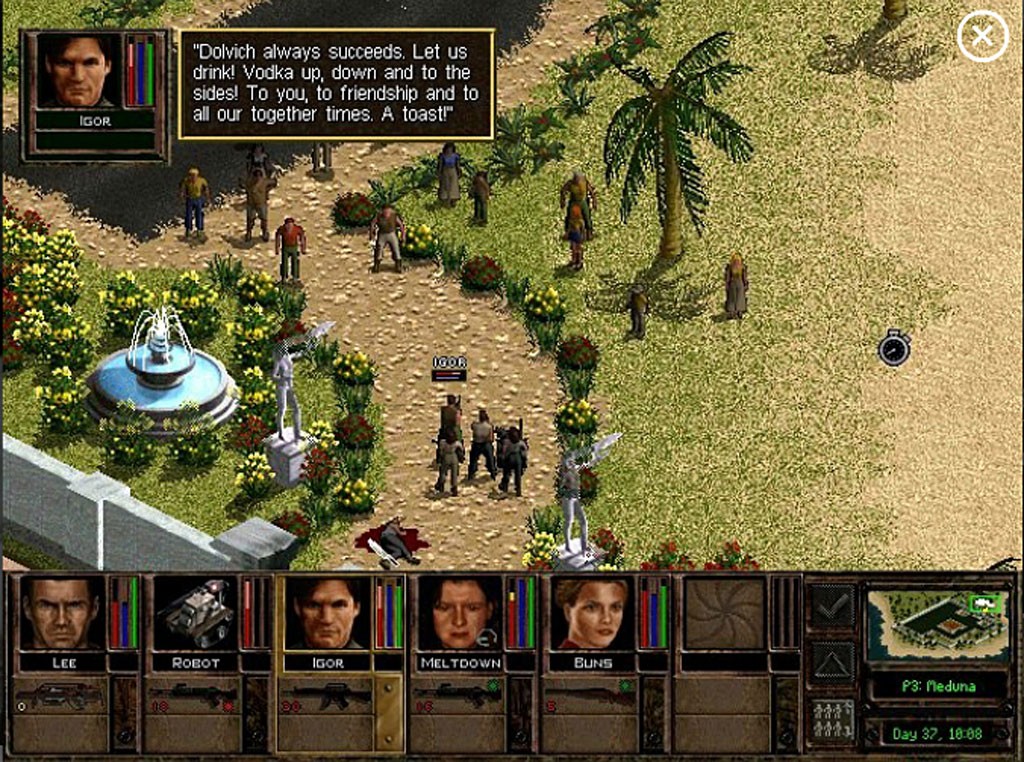Select the Robot portrait in the squad panel
The width and height of the screenshot is (1024, 762).
(197, 613)
